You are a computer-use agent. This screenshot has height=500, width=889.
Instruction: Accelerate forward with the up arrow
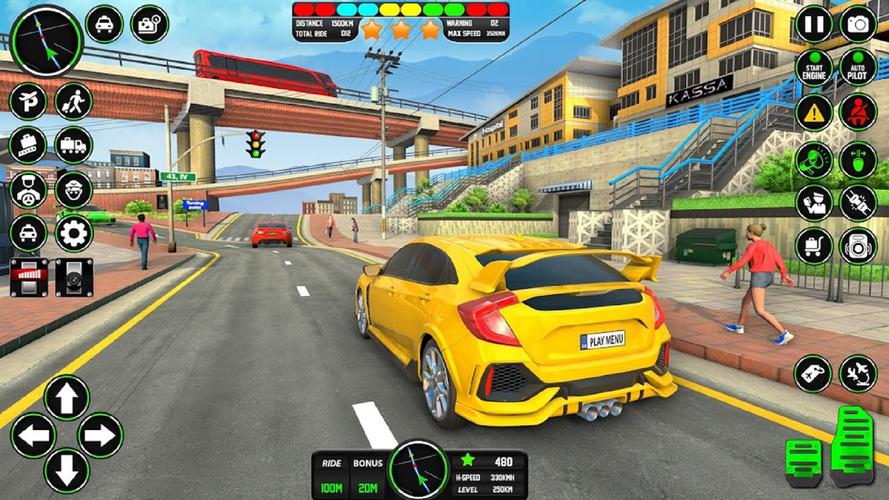(x=66, y=398)
